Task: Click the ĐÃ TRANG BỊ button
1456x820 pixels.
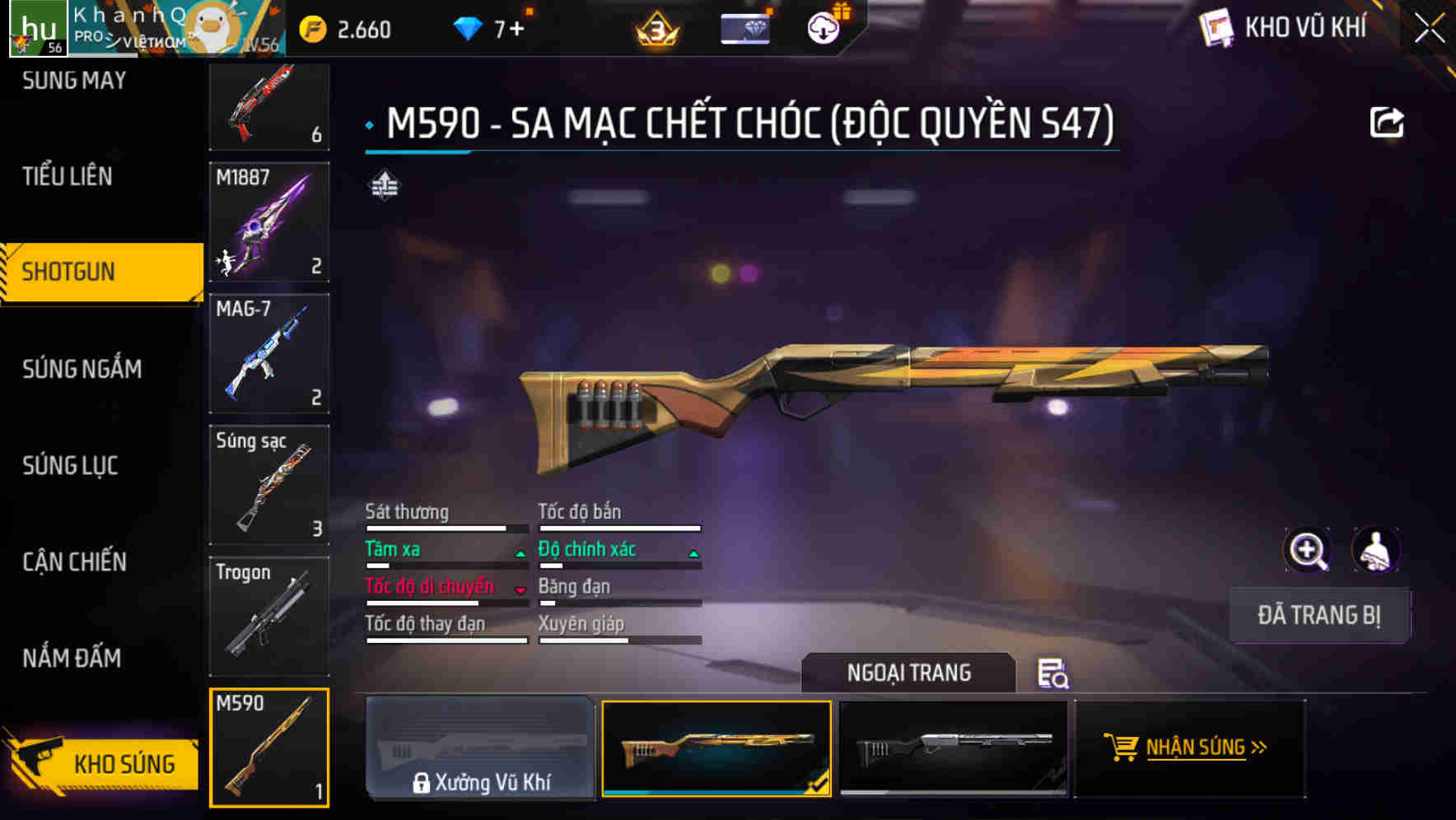Action: click(1319, 615)
